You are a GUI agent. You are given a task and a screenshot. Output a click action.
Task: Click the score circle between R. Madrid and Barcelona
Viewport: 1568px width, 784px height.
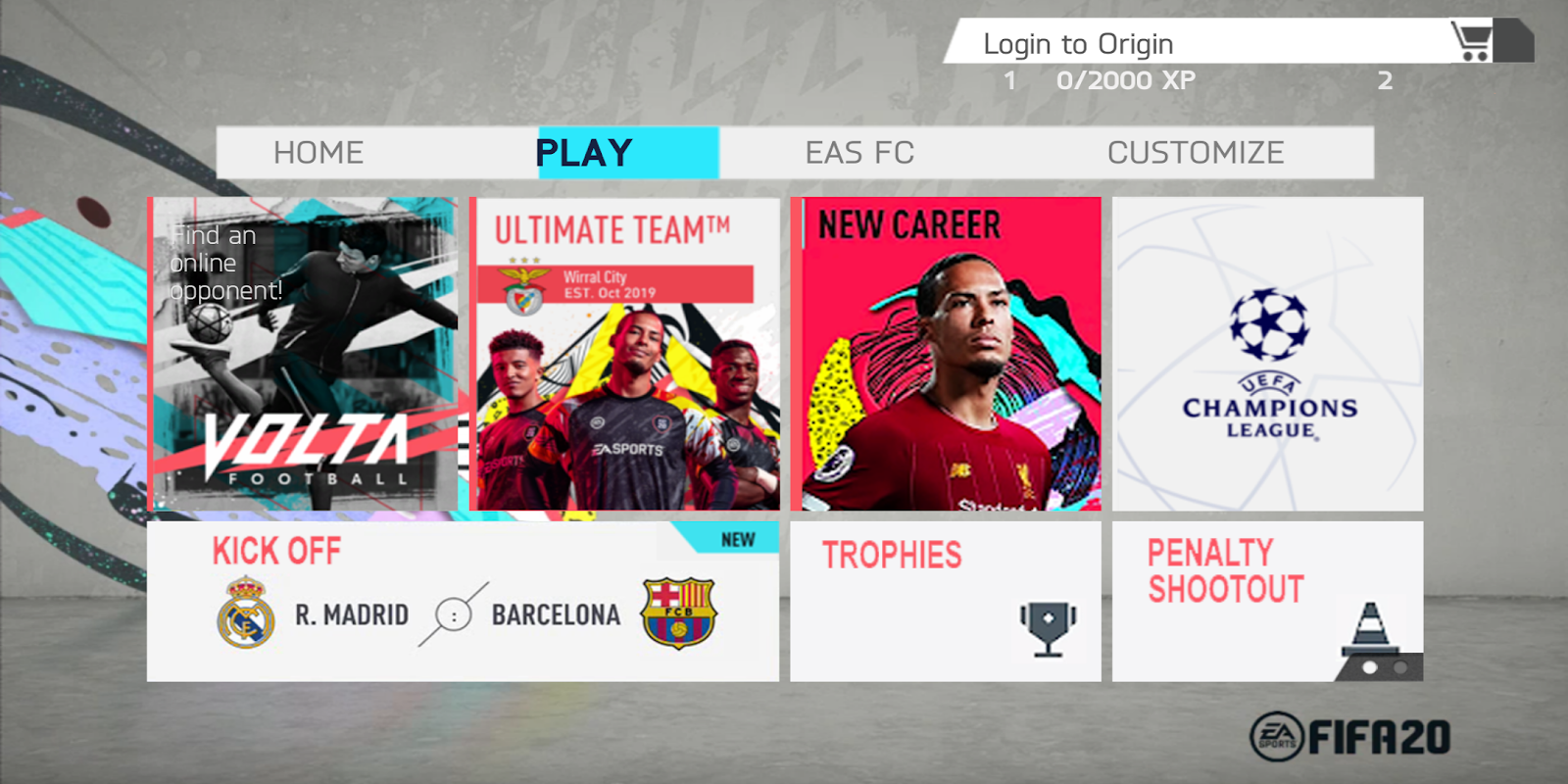pos(454,615)
